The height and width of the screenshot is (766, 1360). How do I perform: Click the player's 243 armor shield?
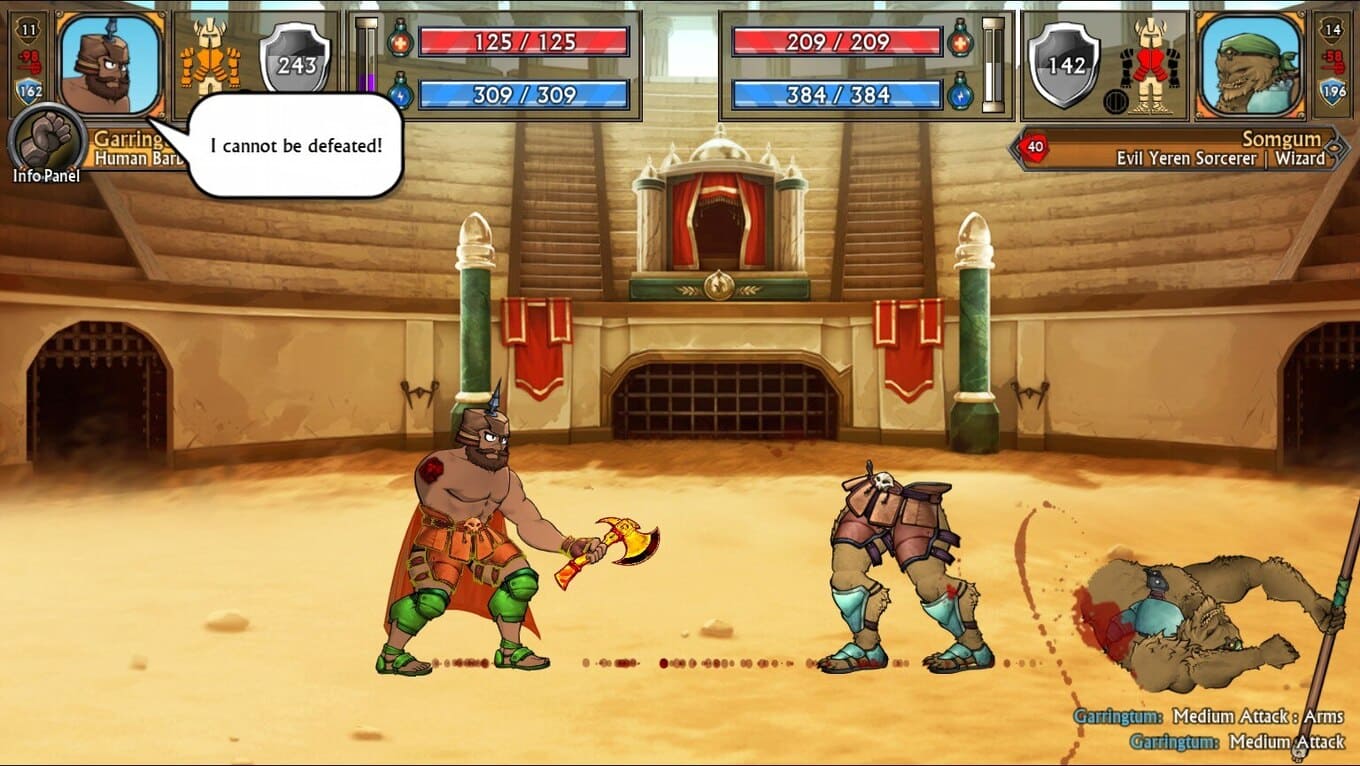[x=295, y=62]
